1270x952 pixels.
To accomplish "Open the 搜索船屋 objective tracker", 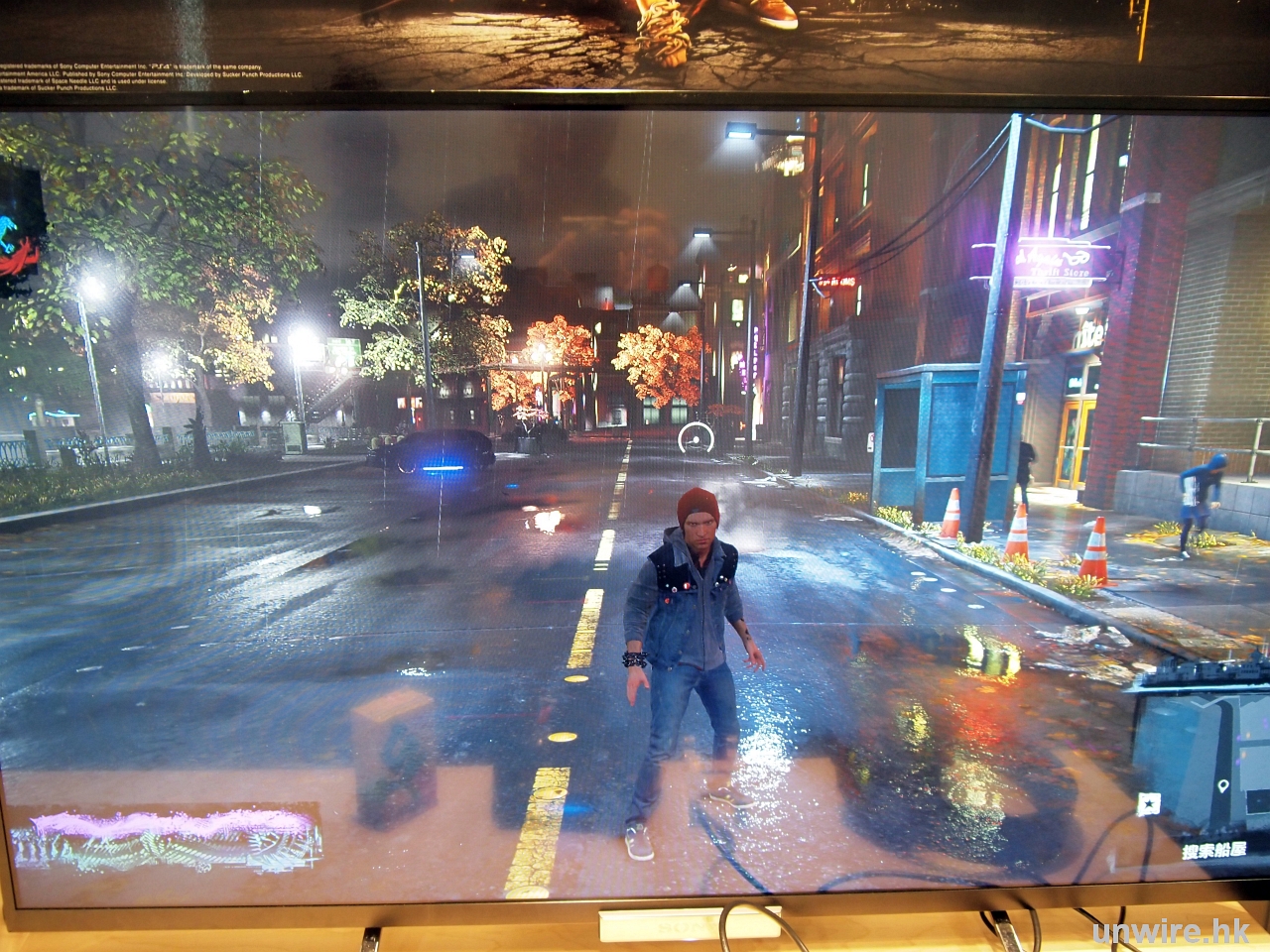I will click(x=1210, y=850).
